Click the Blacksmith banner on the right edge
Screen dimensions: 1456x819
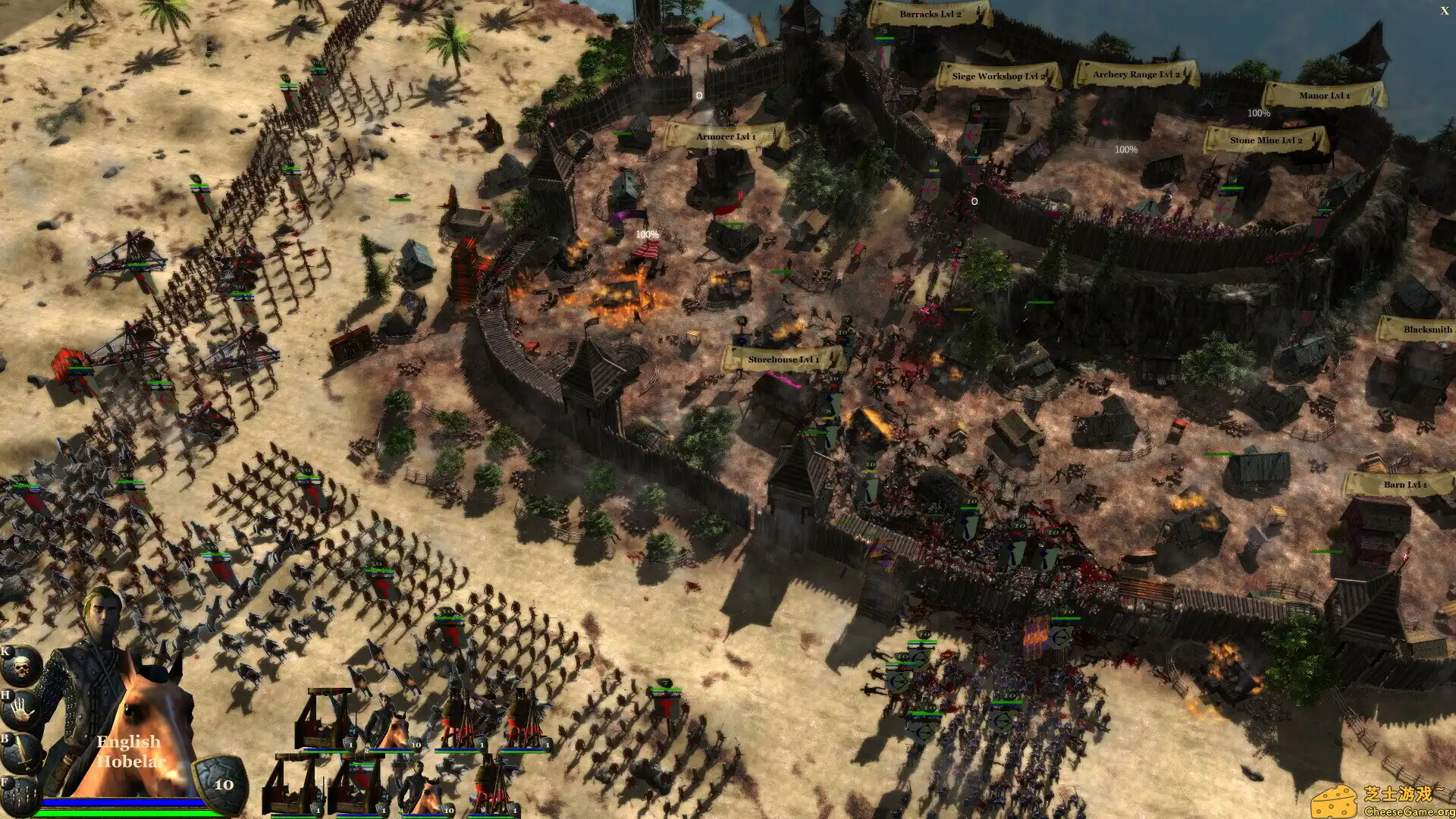tap(1429, 330)
